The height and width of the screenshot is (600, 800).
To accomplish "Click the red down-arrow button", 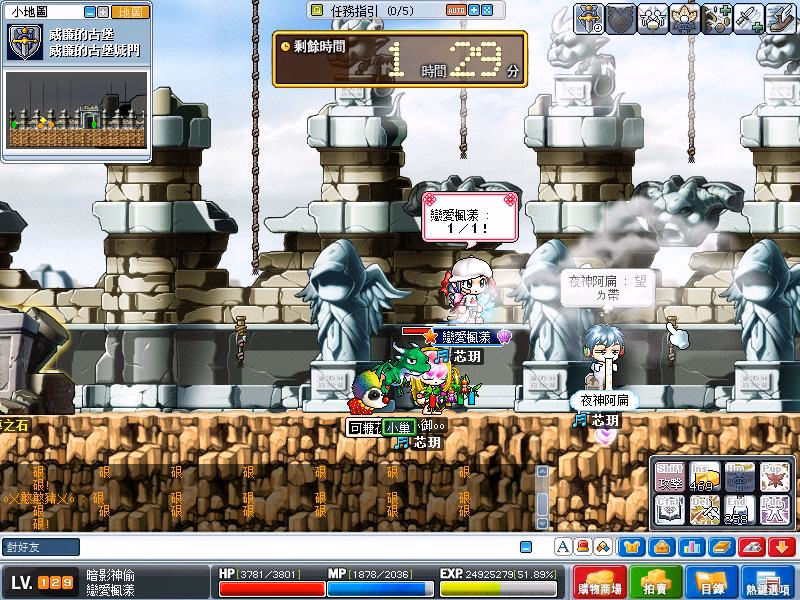I will click(x=782, y=546).
